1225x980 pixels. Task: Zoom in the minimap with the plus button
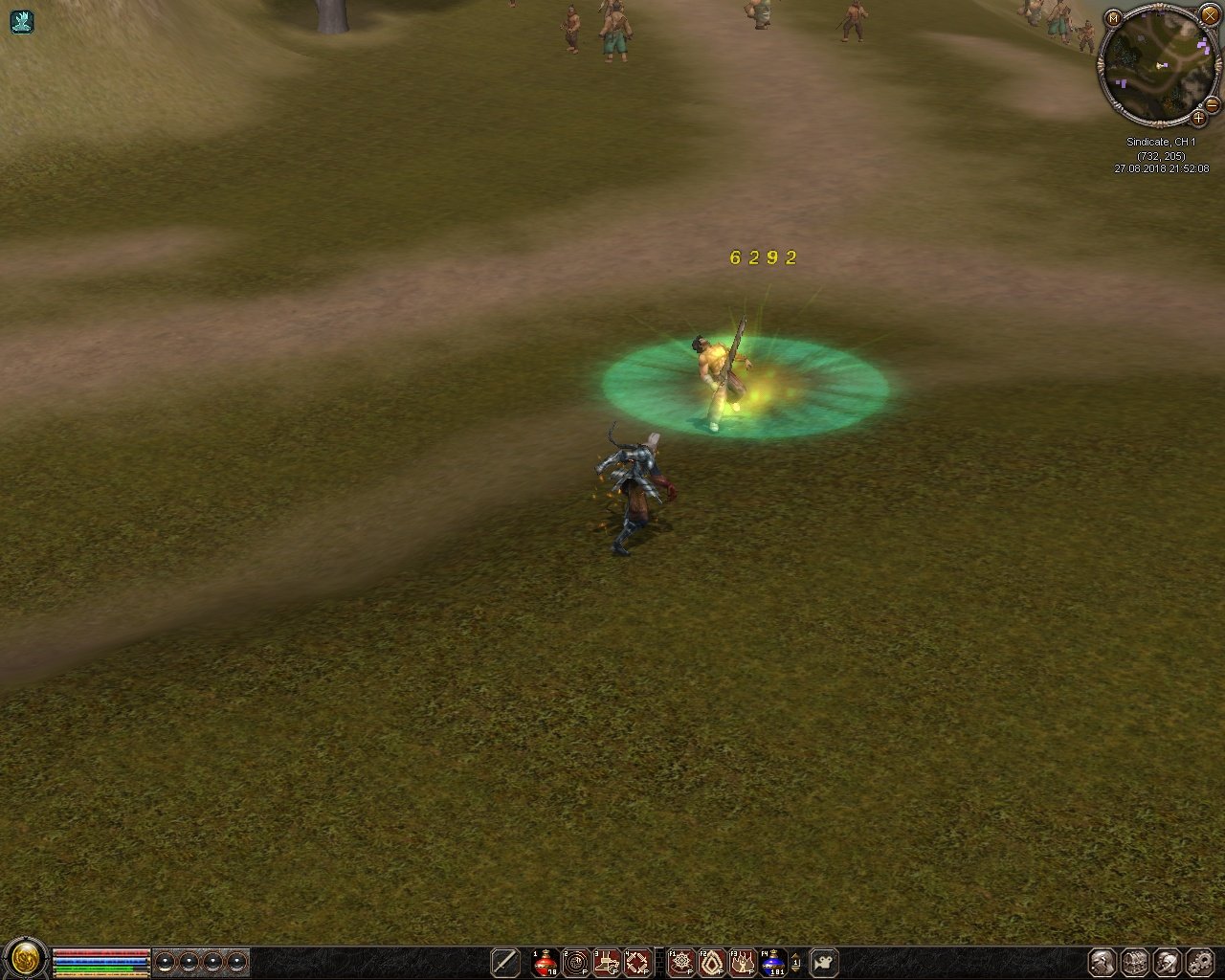point(1198,119)
